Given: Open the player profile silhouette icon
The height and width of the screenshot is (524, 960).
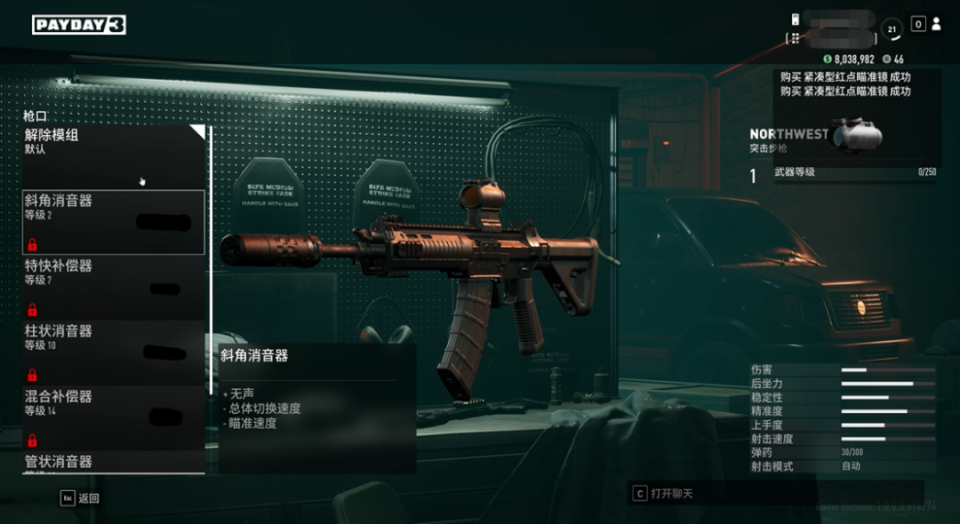Looking at the screenshot, I should pos(936,24).
